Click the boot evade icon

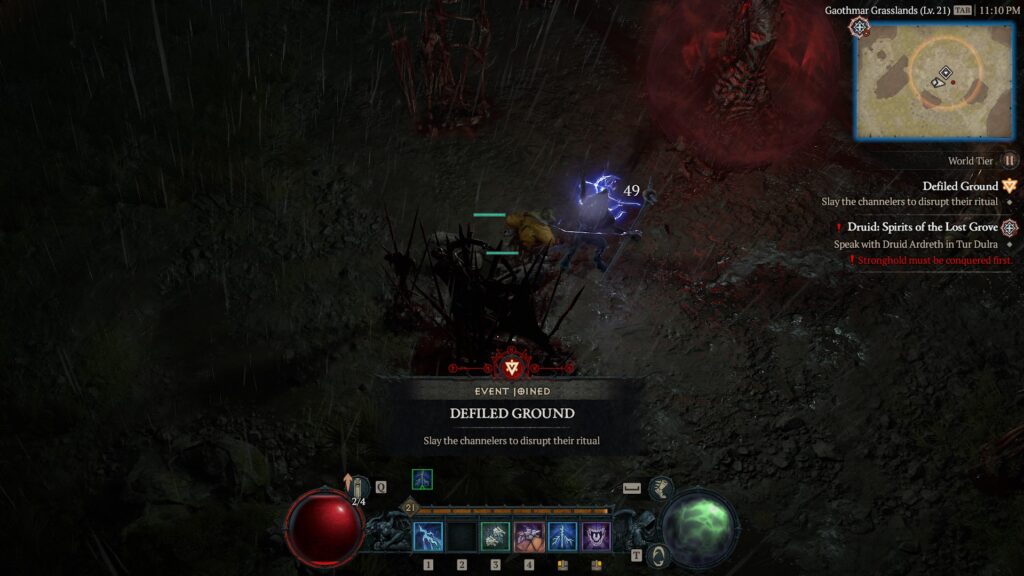pyautogui.click(x=661, y=489)
